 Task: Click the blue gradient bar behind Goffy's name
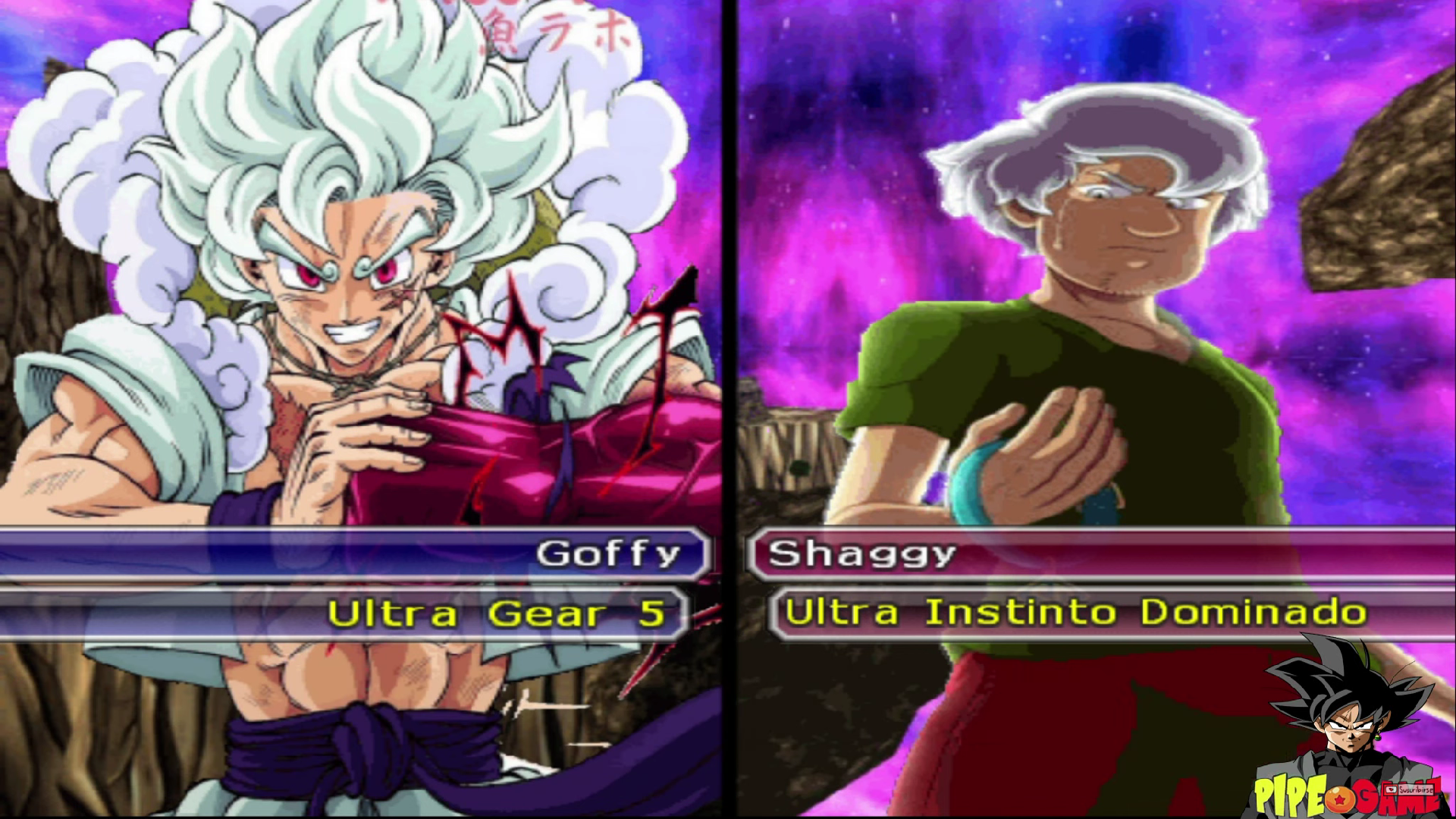coord(227,553)
